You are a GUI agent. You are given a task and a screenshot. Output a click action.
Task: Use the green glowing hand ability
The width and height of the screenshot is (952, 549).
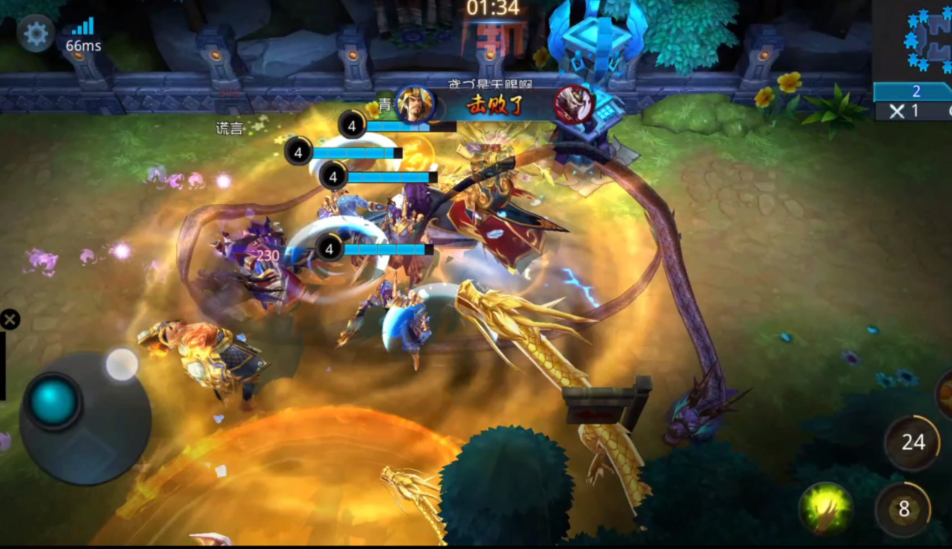[x=825, y=508]
